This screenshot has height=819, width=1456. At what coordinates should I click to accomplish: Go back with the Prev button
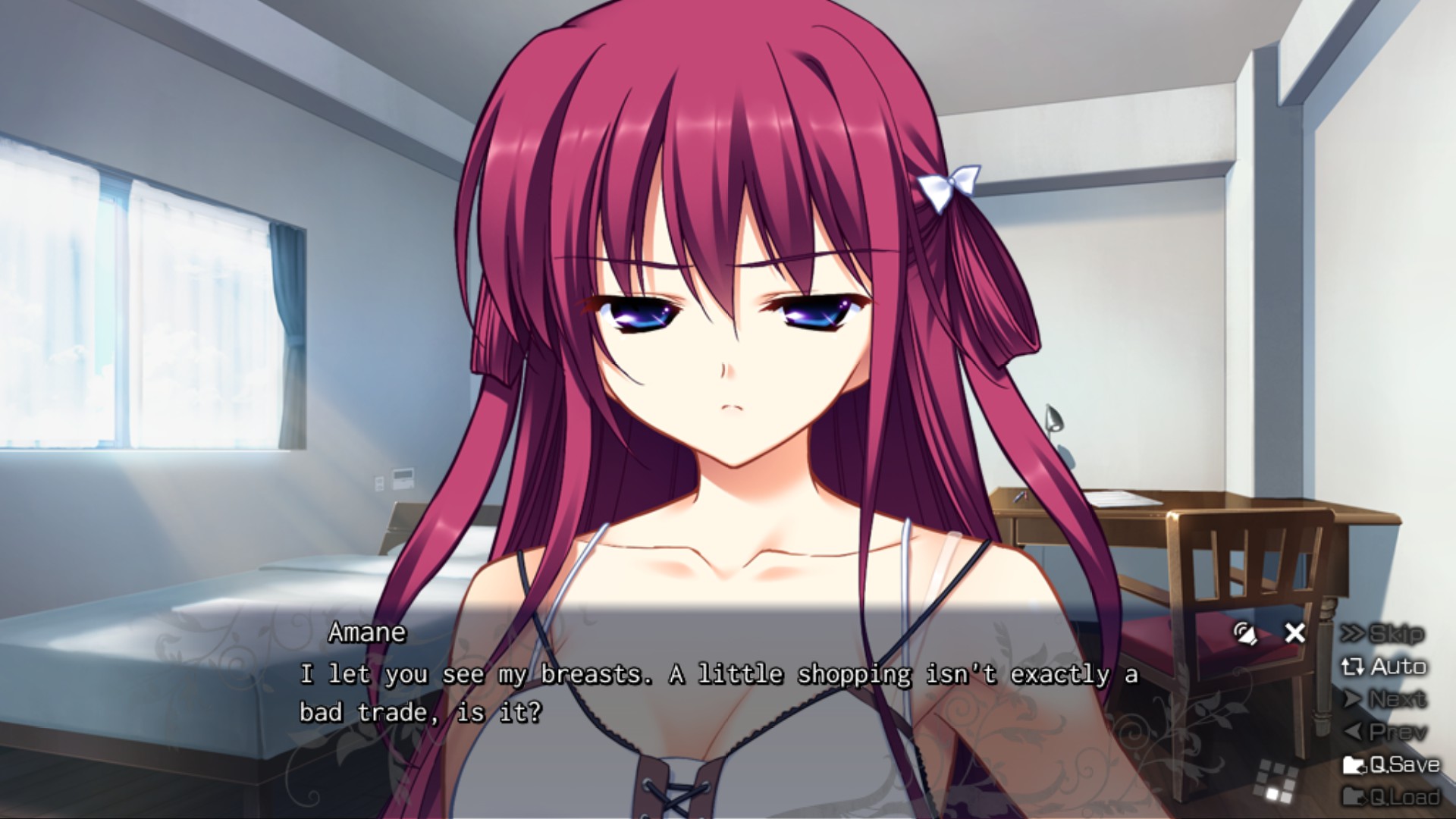tap(1383, 732)
